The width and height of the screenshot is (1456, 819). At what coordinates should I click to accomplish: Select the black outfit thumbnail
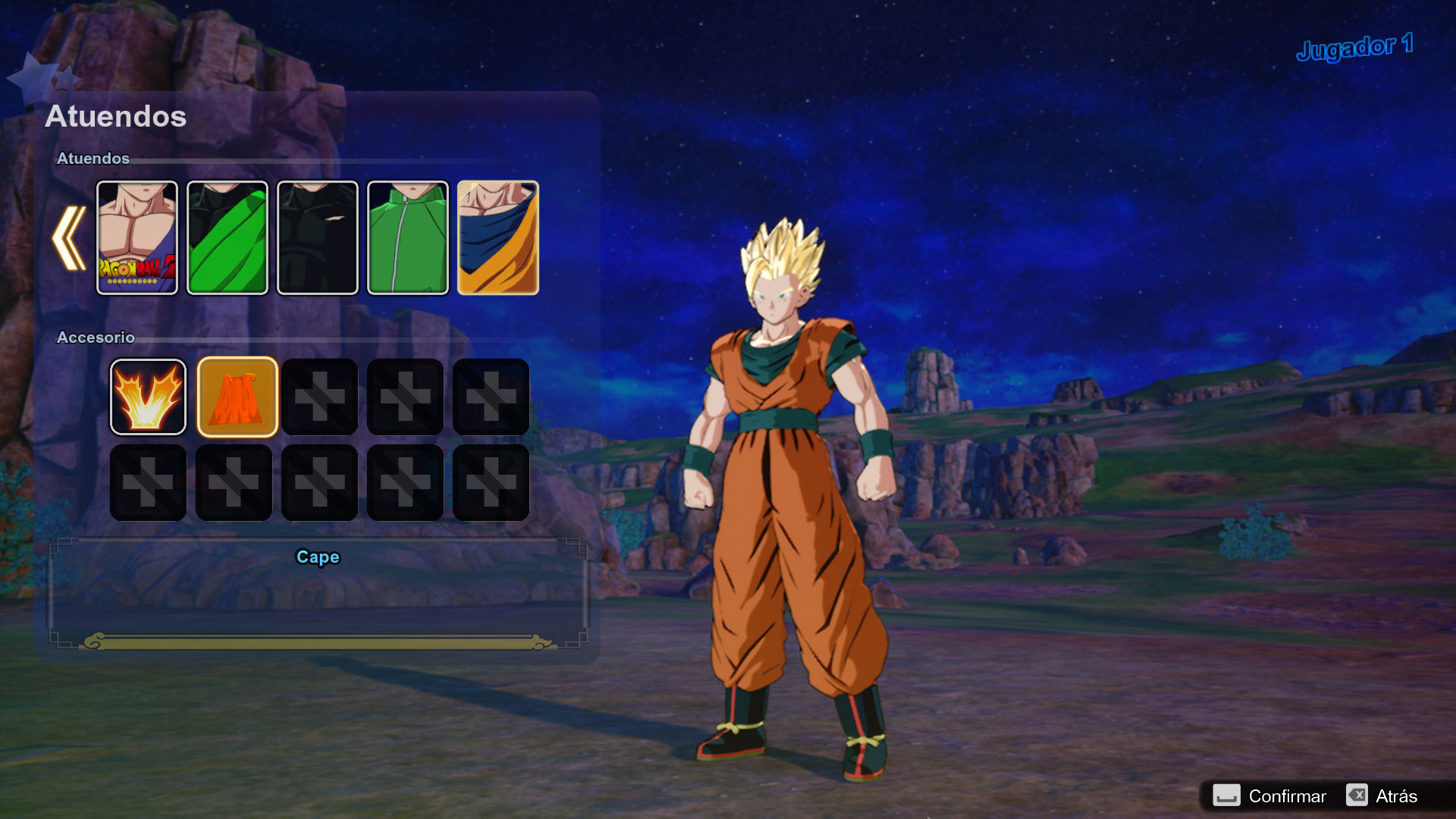pos(318,237)
